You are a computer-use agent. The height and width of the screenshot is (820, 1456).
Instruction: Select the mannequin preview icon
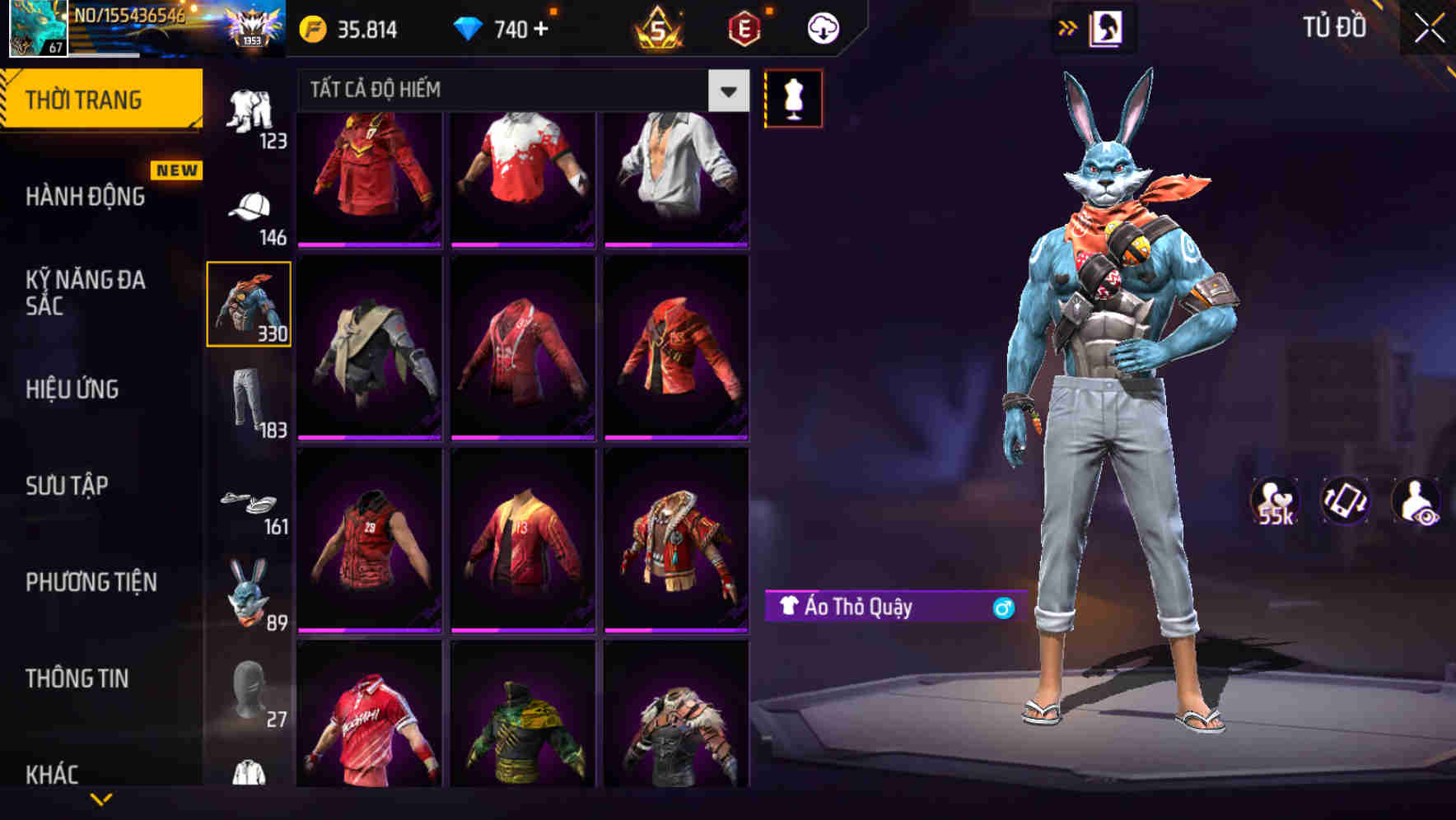pos(793,97)
